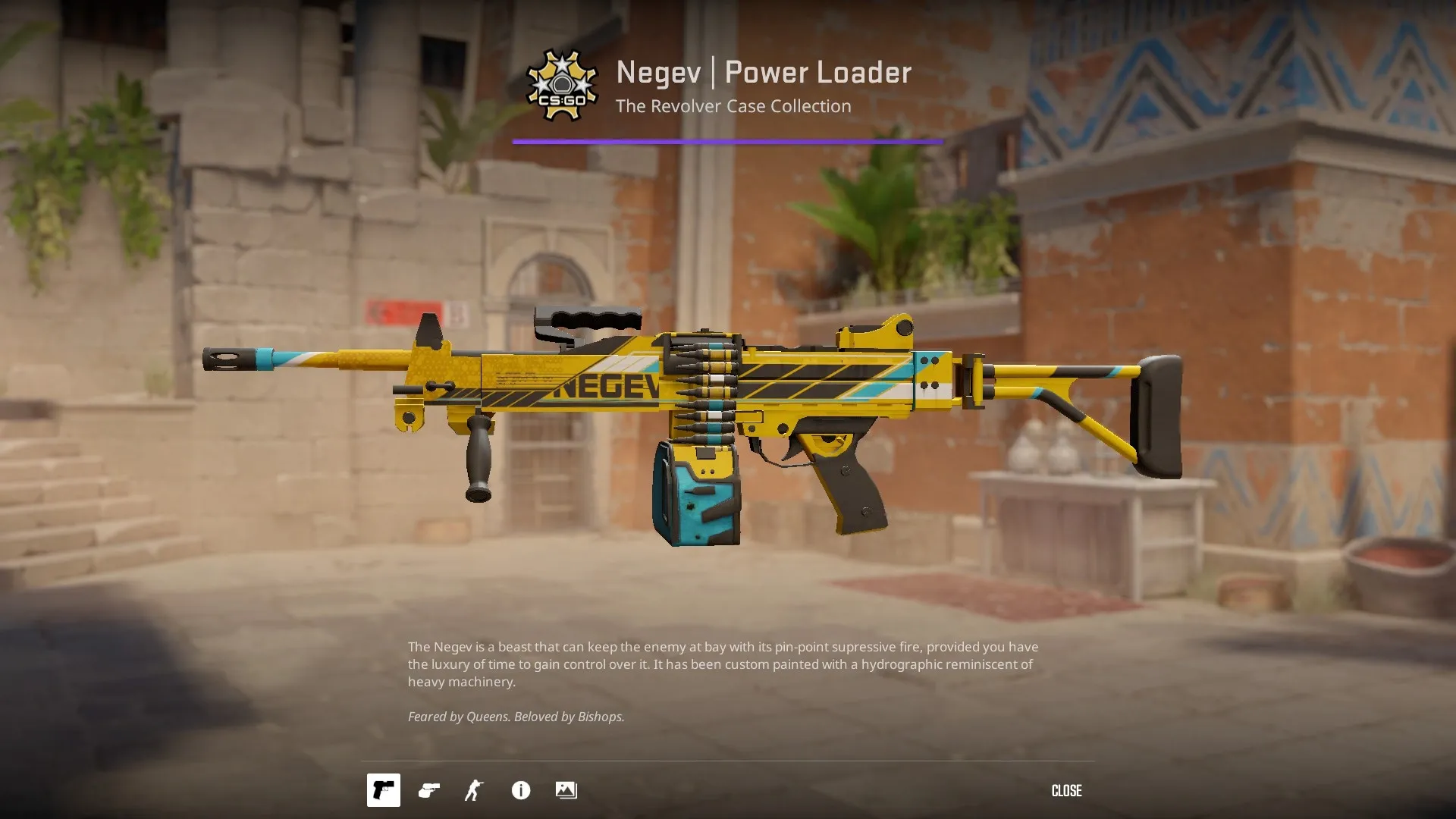1456x819 pixels.
Task: Select the highlighted pistol tab icon
Action: click(383, 790)
